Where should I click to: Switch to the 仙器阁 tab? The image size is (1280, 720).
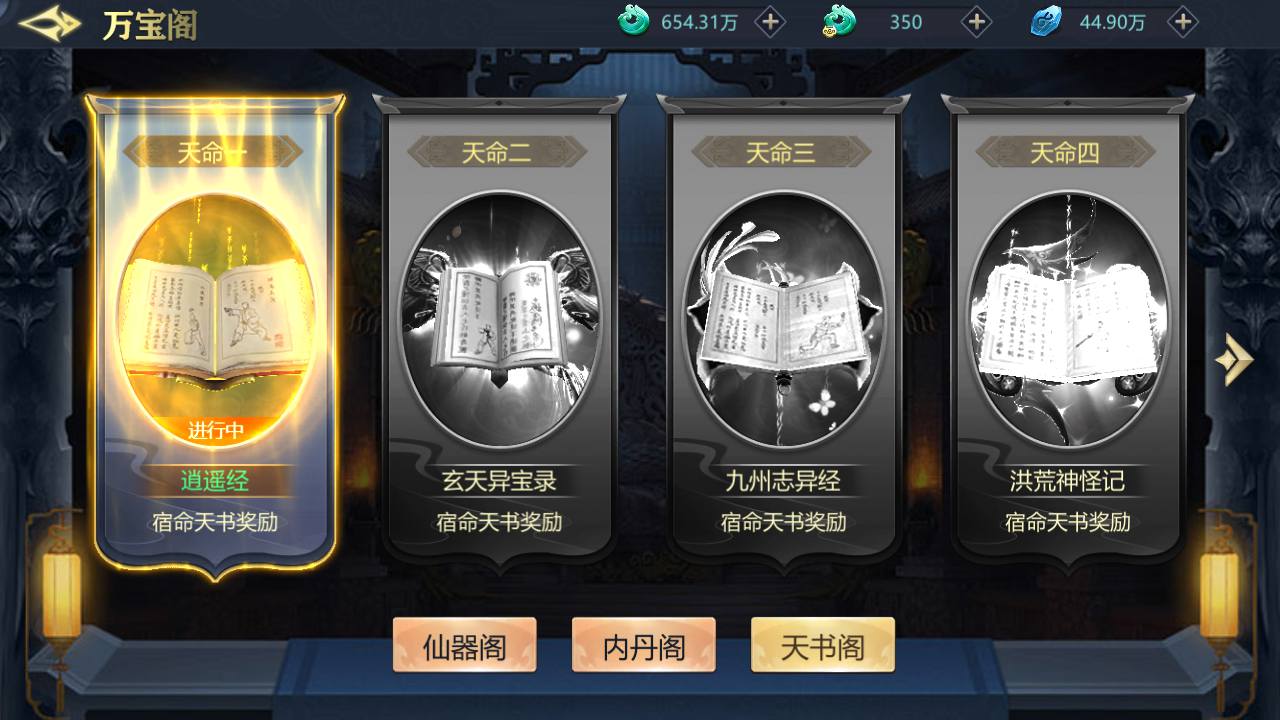coord(464,645)
